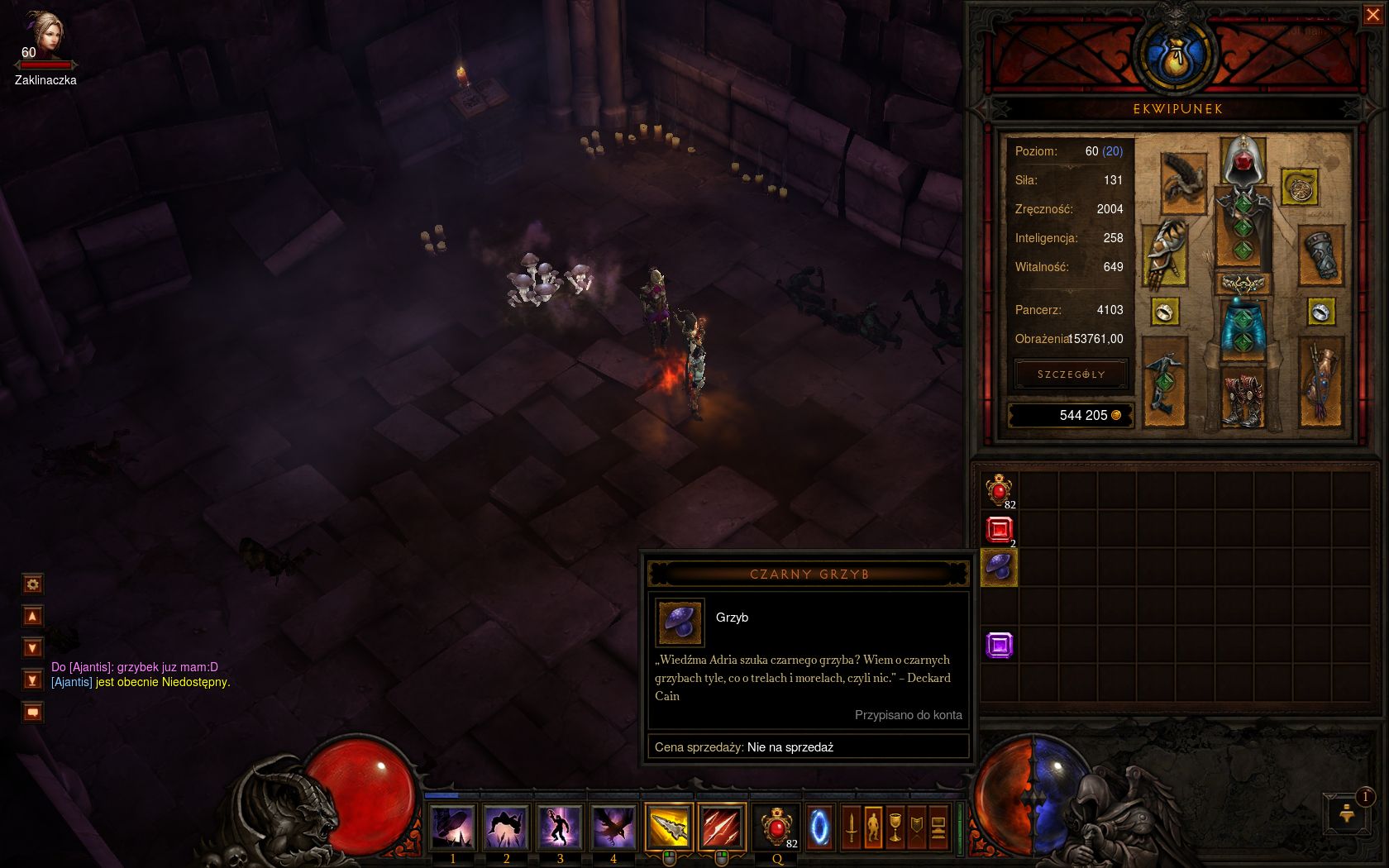Viewport: 1389px width, 868px height.
Task: Select the red square gem in inventory
Action: [999, 529]
